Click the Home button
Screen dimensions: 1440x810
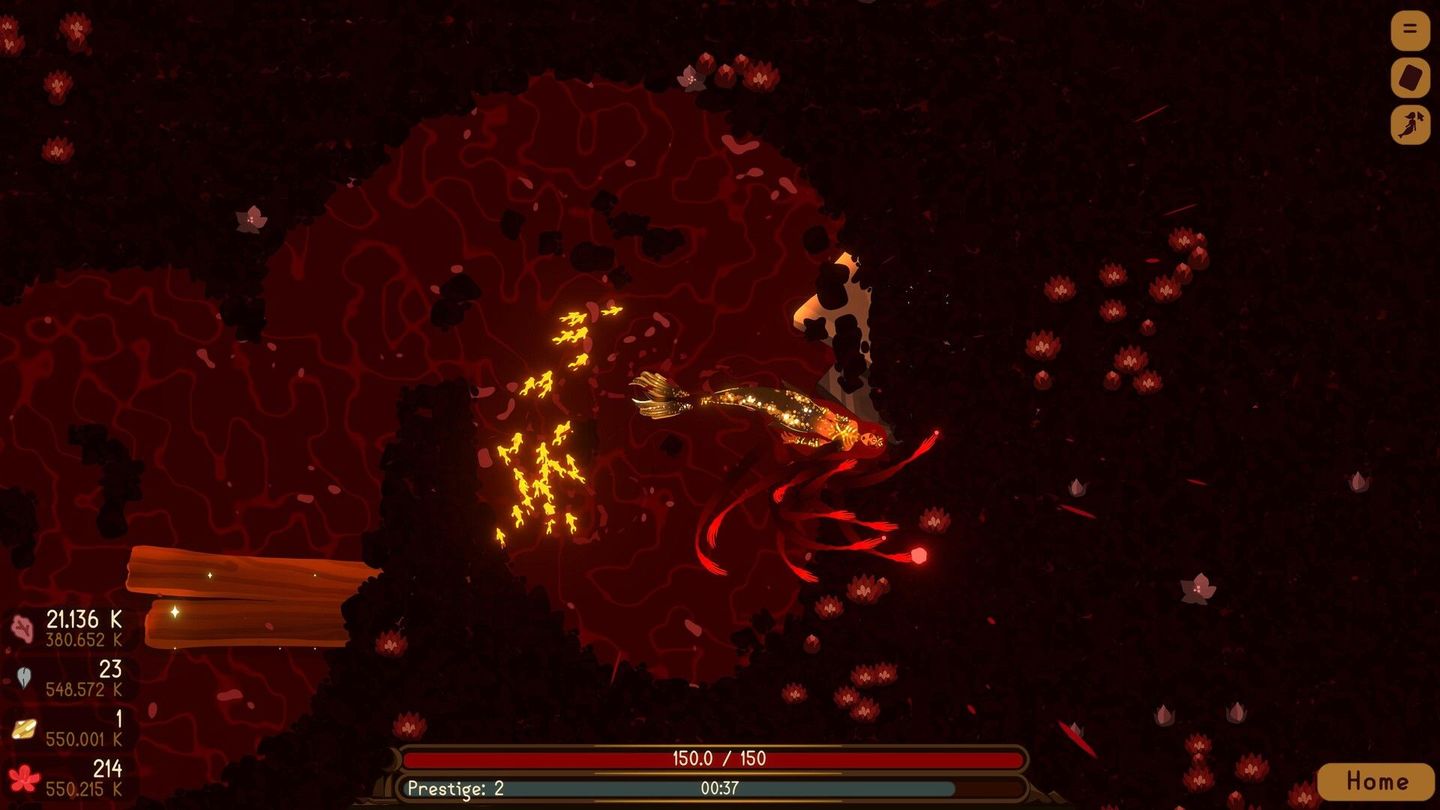tap(1377, 780)
